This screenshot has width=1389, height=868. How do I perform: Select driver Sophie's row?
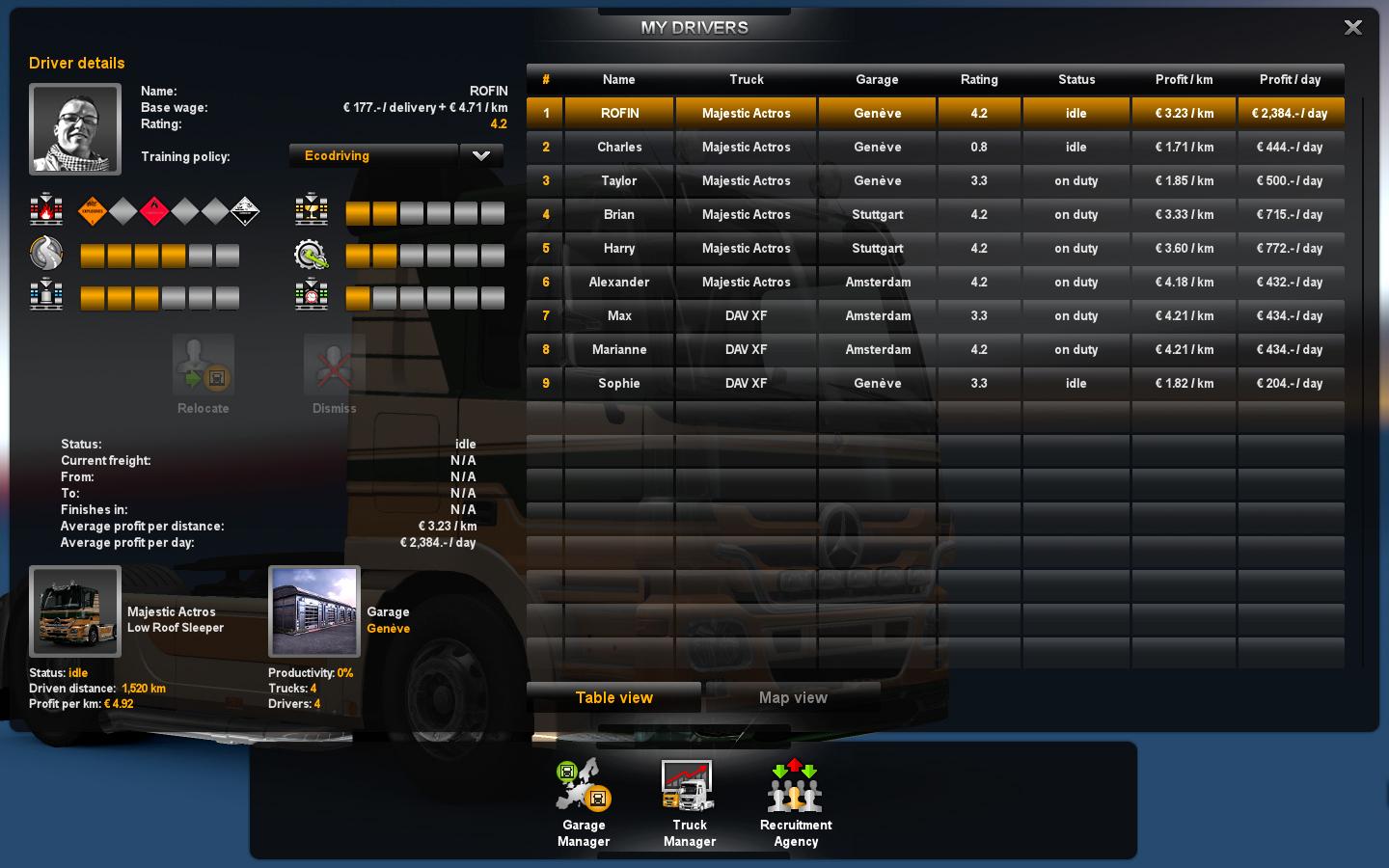[x=619, y=384]
